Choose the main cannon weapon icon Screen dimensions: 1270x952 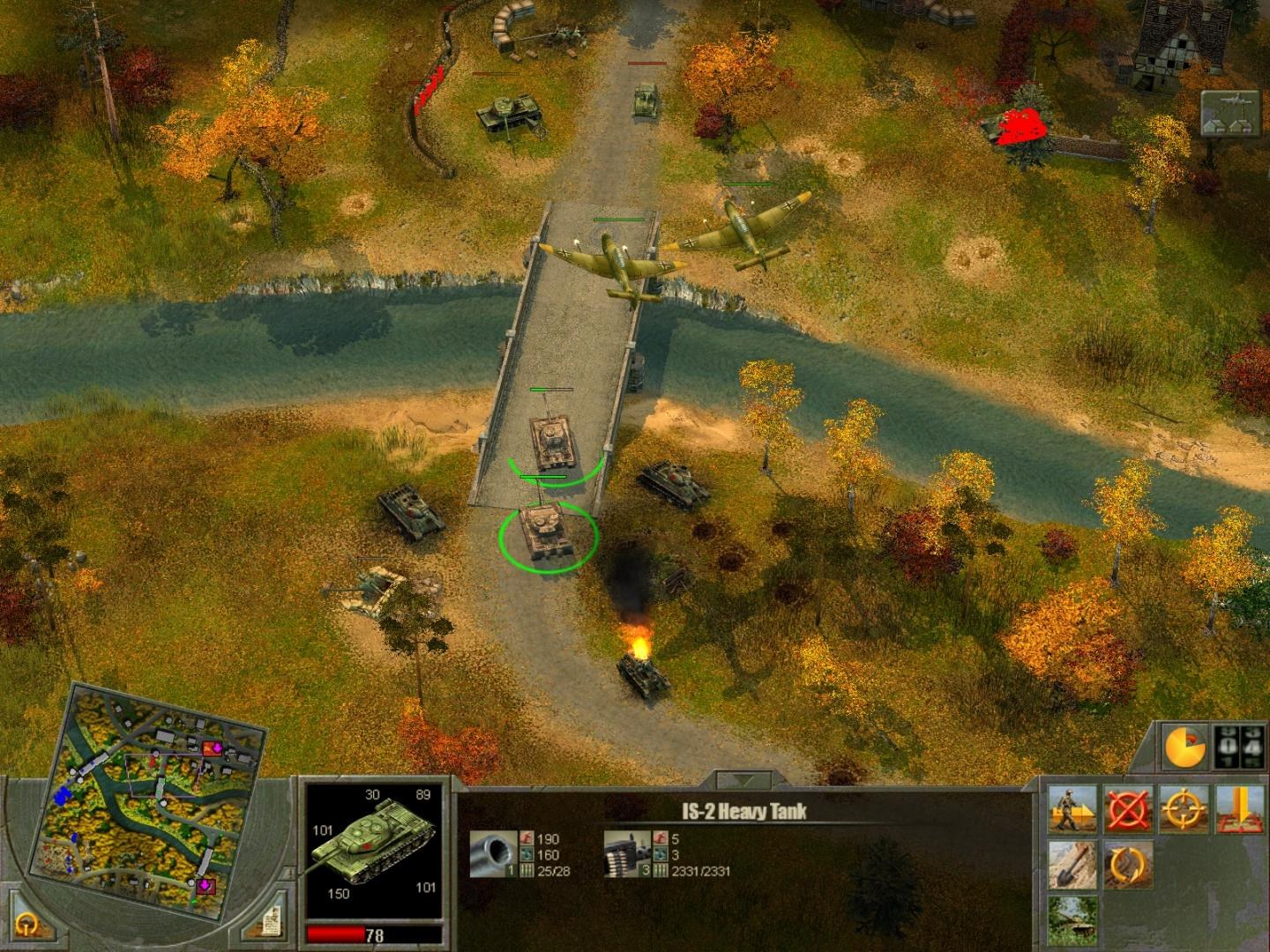tap(492, 854)
